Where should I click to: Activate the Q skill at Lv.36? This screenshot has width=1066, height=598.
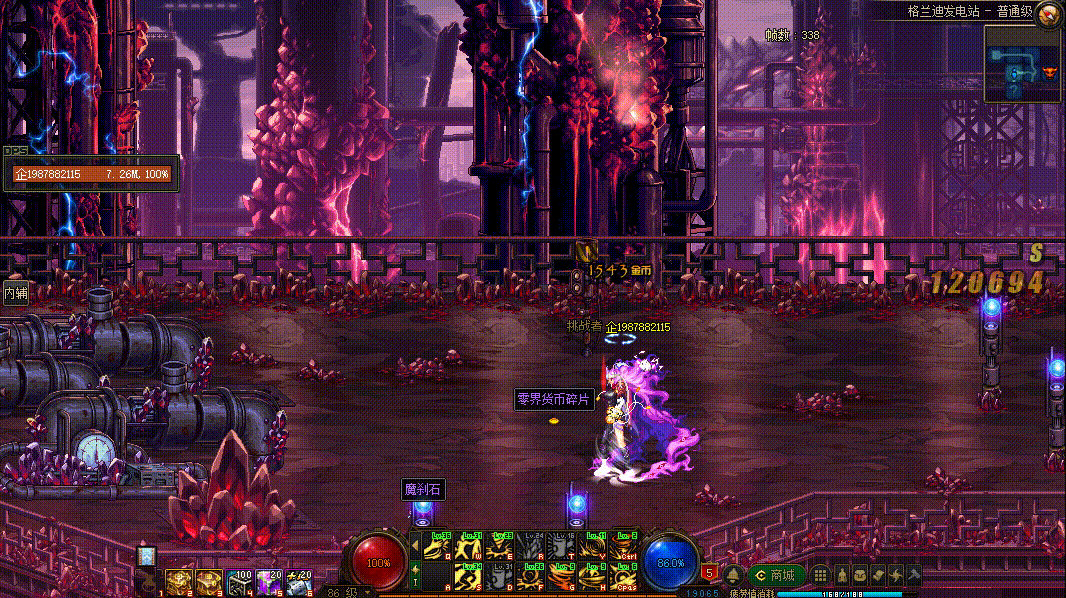(437, 547)
